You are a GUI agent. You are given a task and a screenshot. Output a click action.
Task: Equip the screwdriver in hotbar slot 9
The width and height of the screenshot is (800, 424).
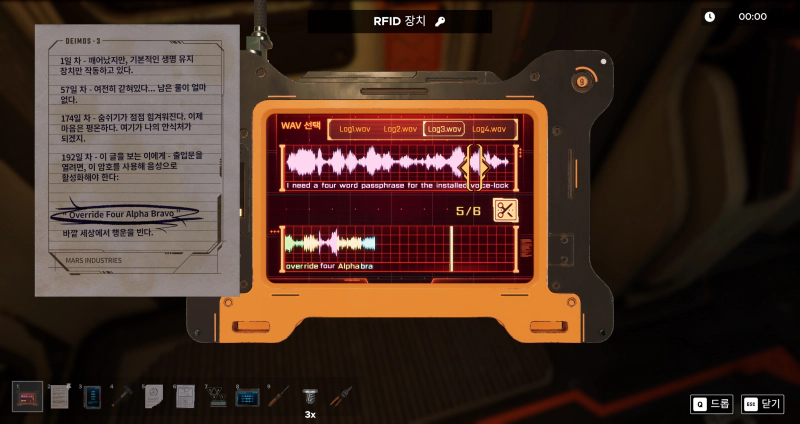pos(279,396)
